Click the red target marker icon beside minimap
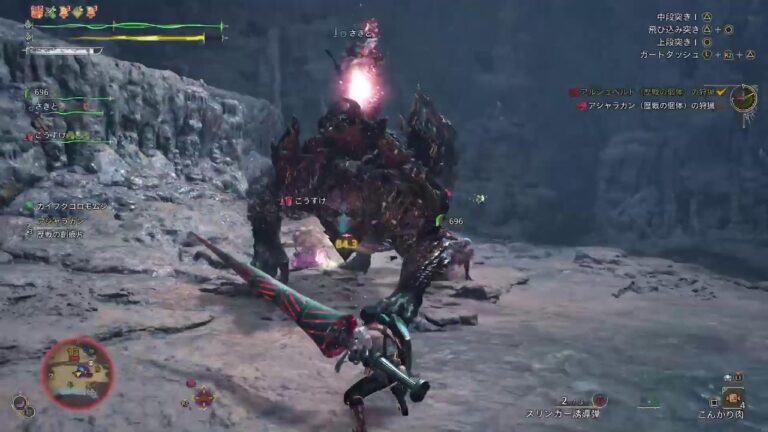 click(x=204, y=396)
